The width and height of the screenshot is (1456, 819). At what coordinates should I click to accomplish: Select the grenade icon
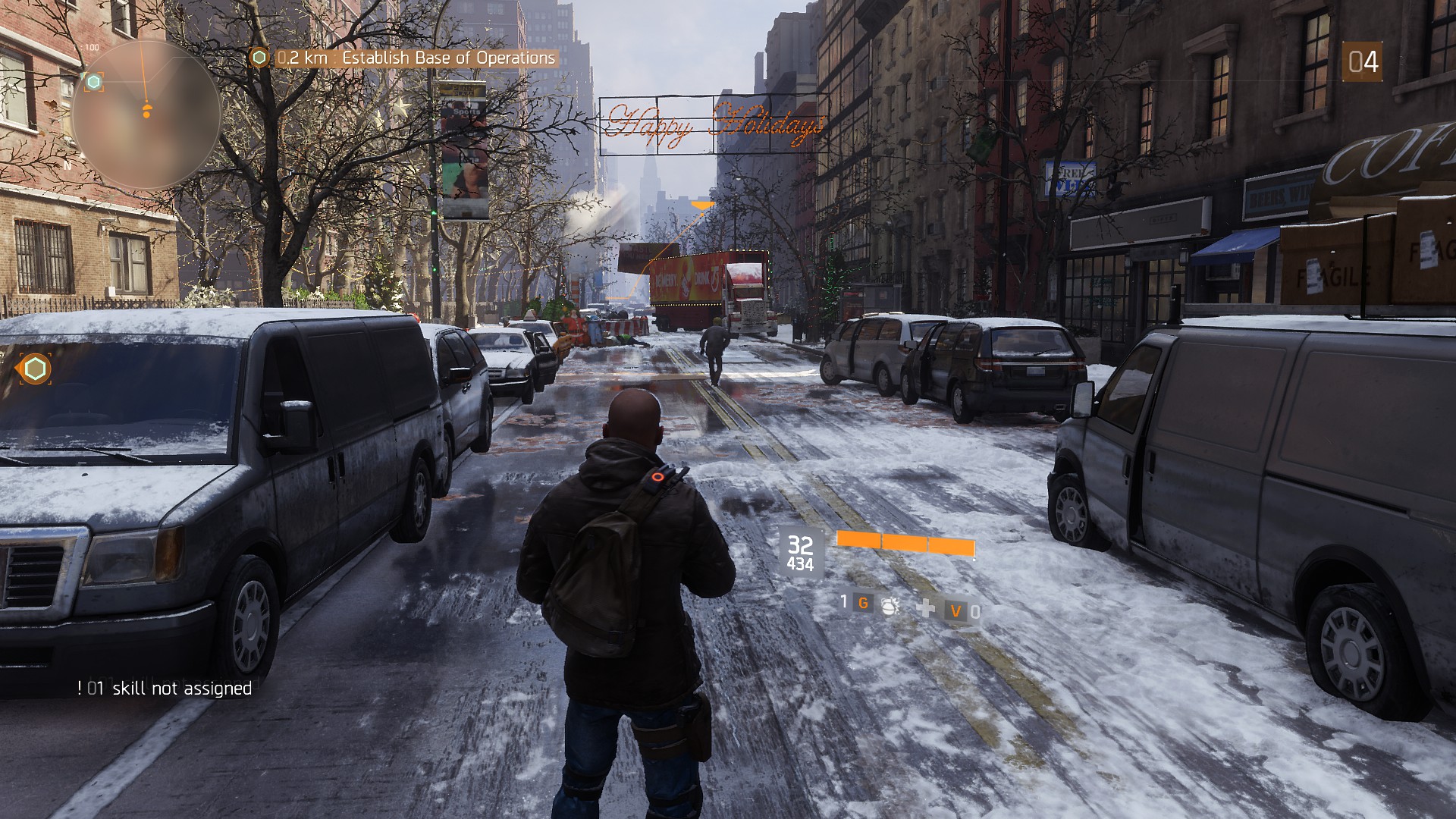890,604
